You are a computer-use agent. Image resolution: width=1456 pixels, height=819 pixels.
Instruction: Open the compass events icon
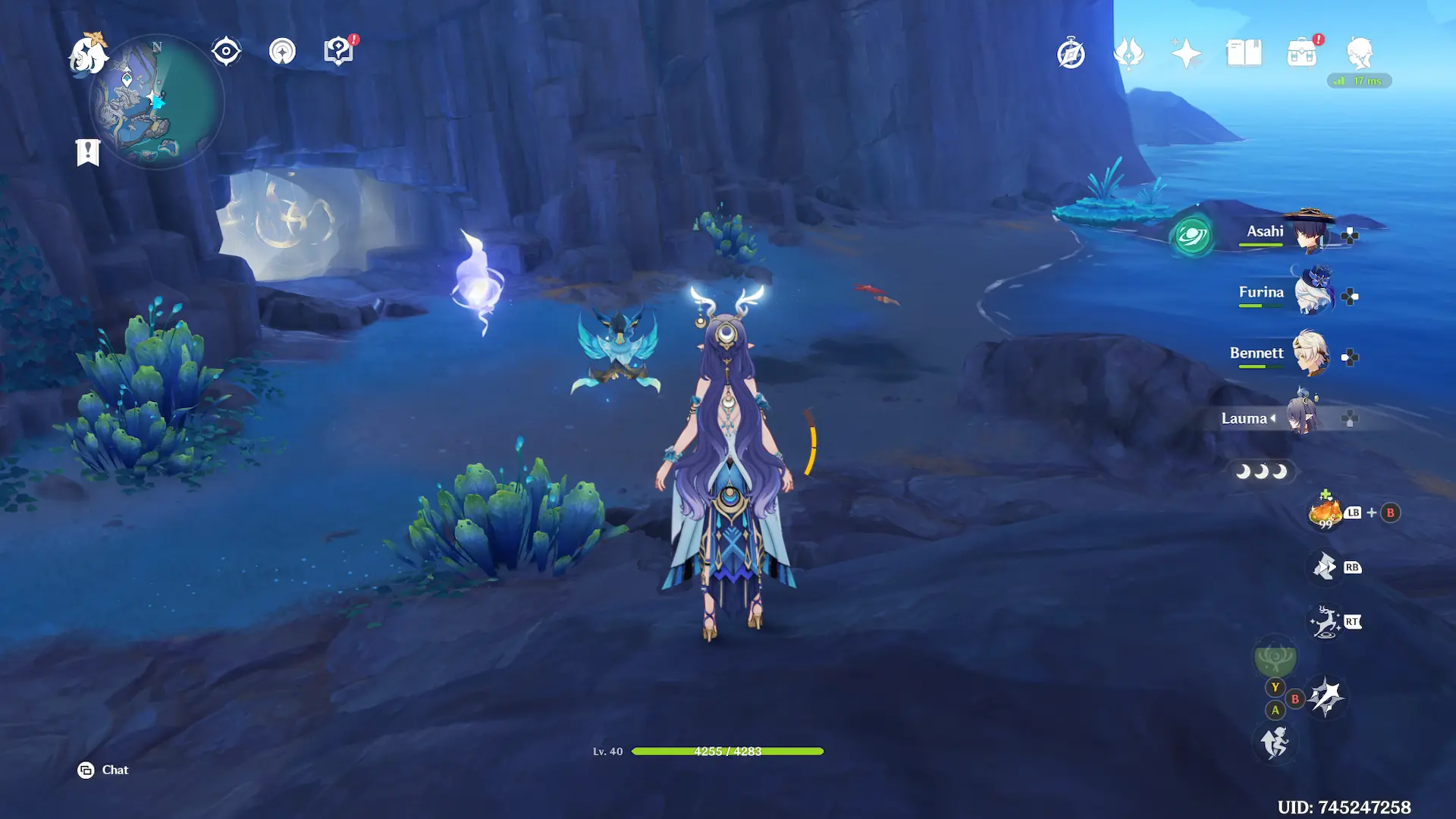[x=1071, y=54]
